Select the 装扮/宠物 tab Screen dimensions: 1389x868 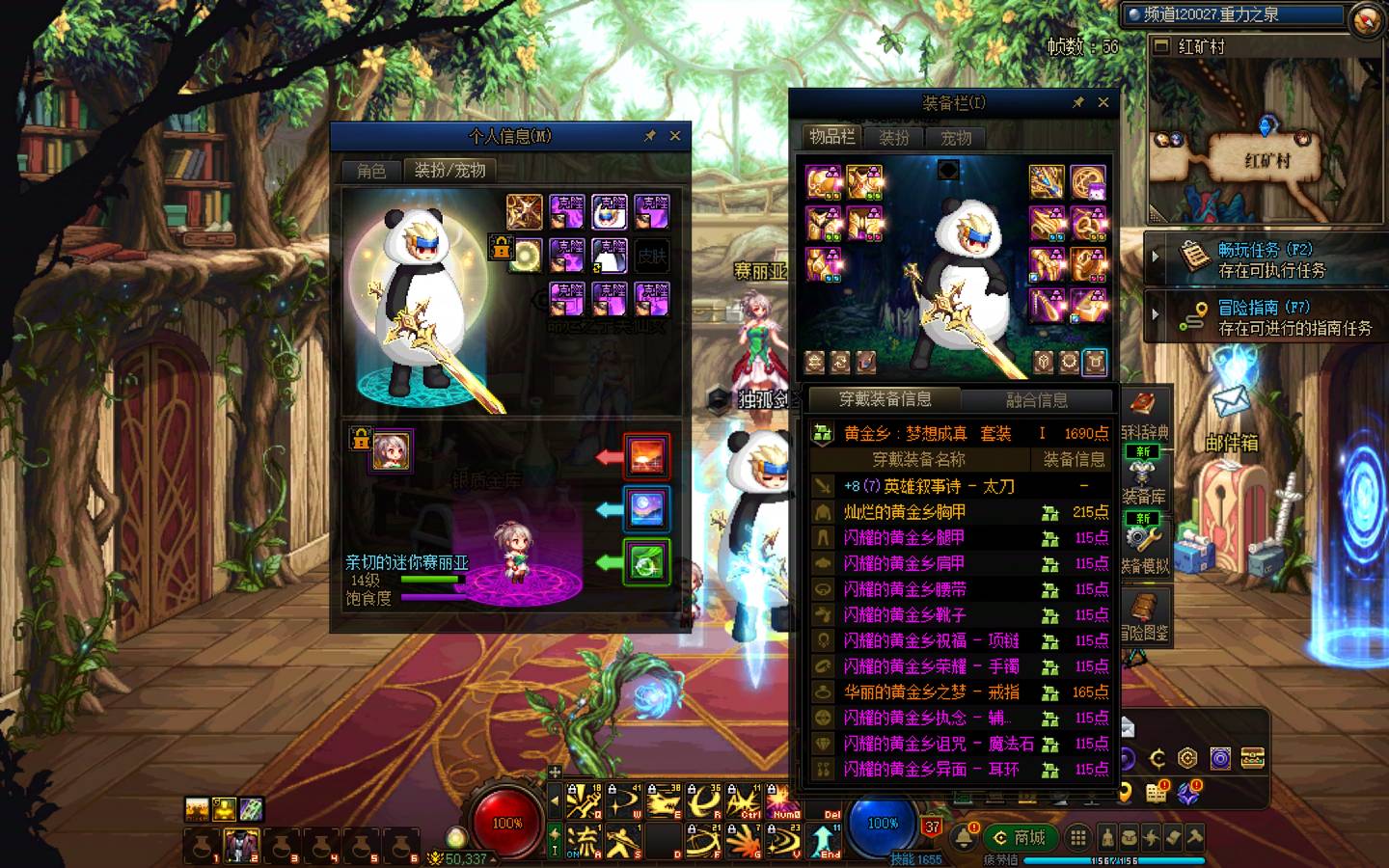449,171
